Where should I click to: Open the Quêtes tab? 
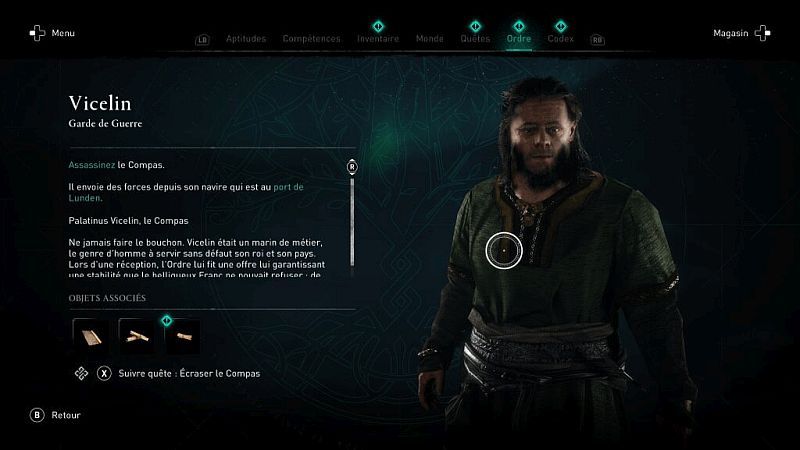(475, 39)
